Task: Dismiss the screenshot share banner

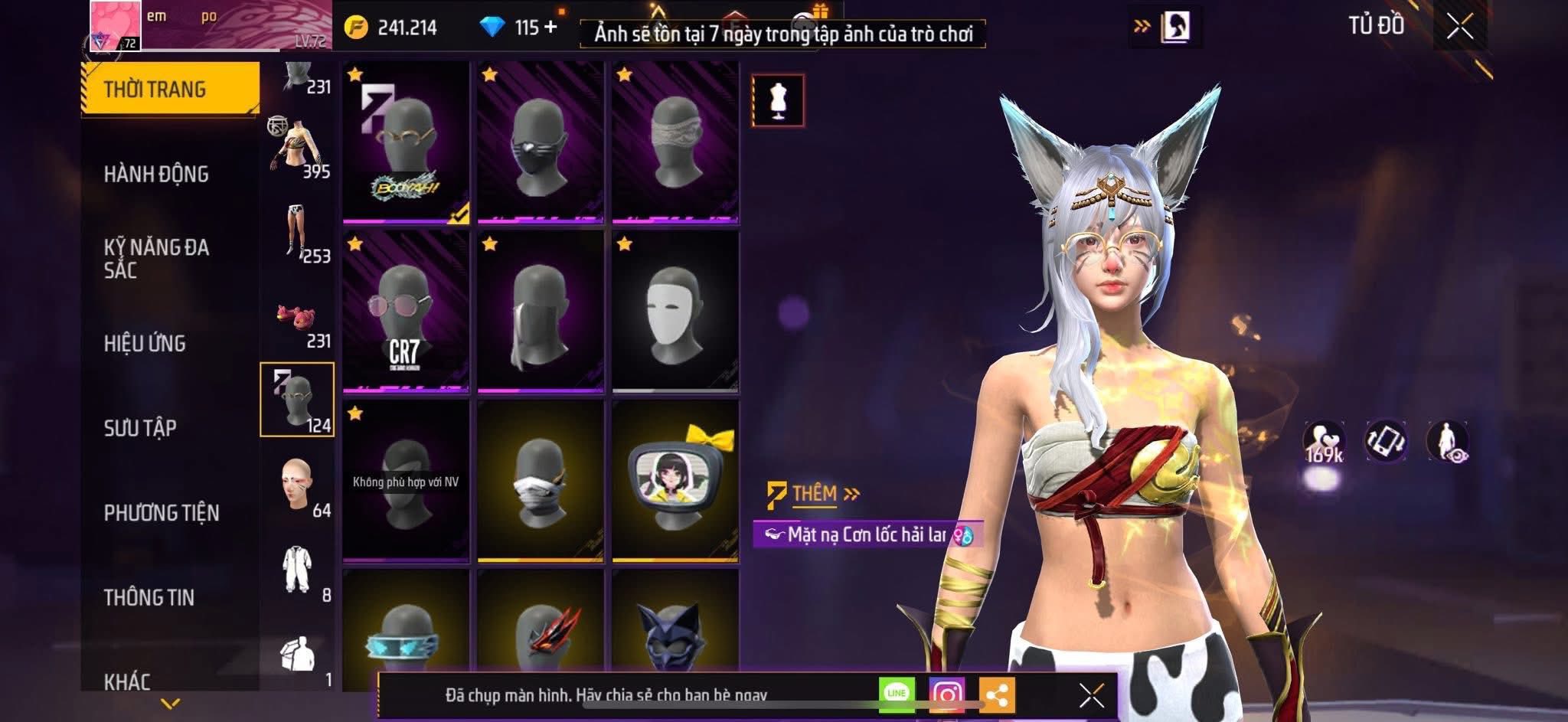Action: pyautogui.click(x=1091, y=696)
